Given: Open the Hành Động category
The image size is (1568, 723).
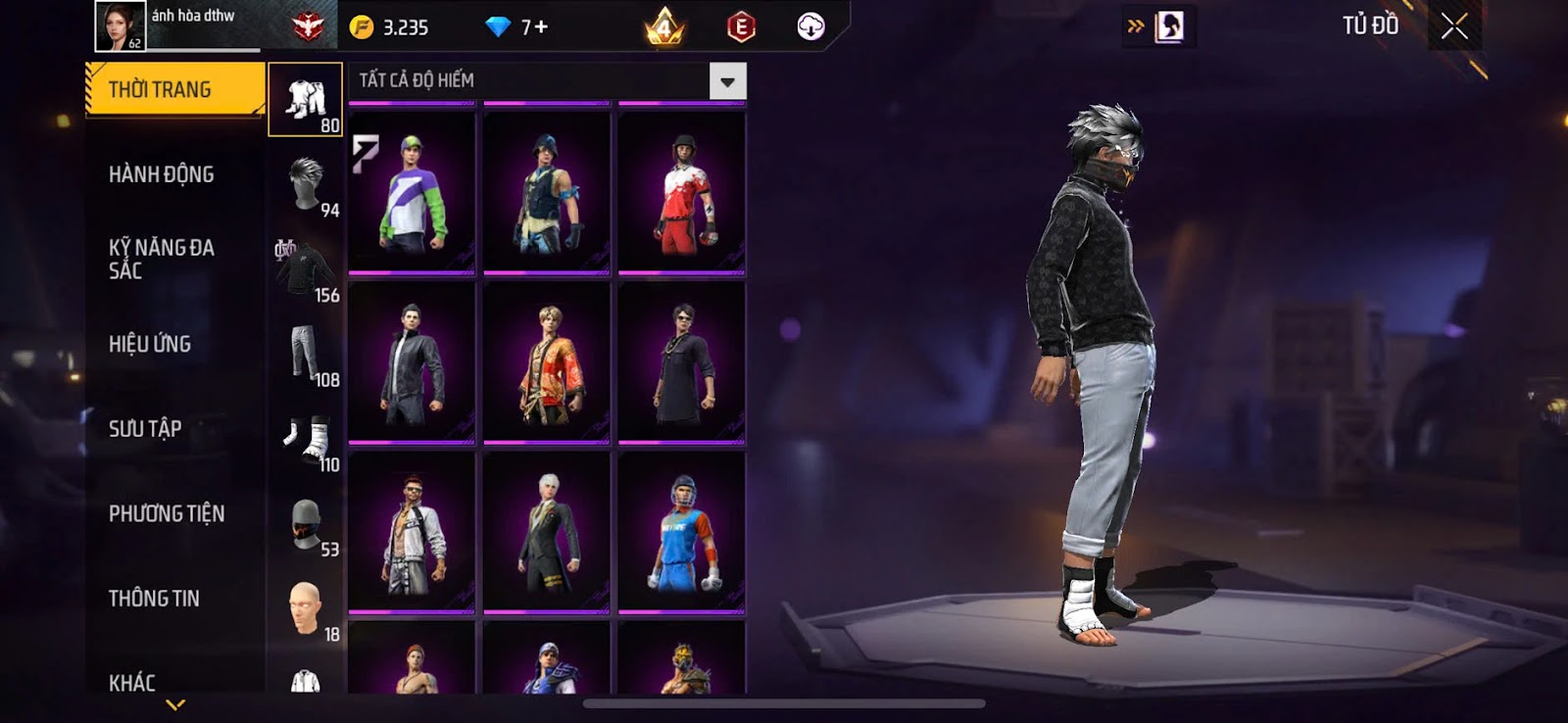Looking at the screenshot, I should [x=162, y=174].
